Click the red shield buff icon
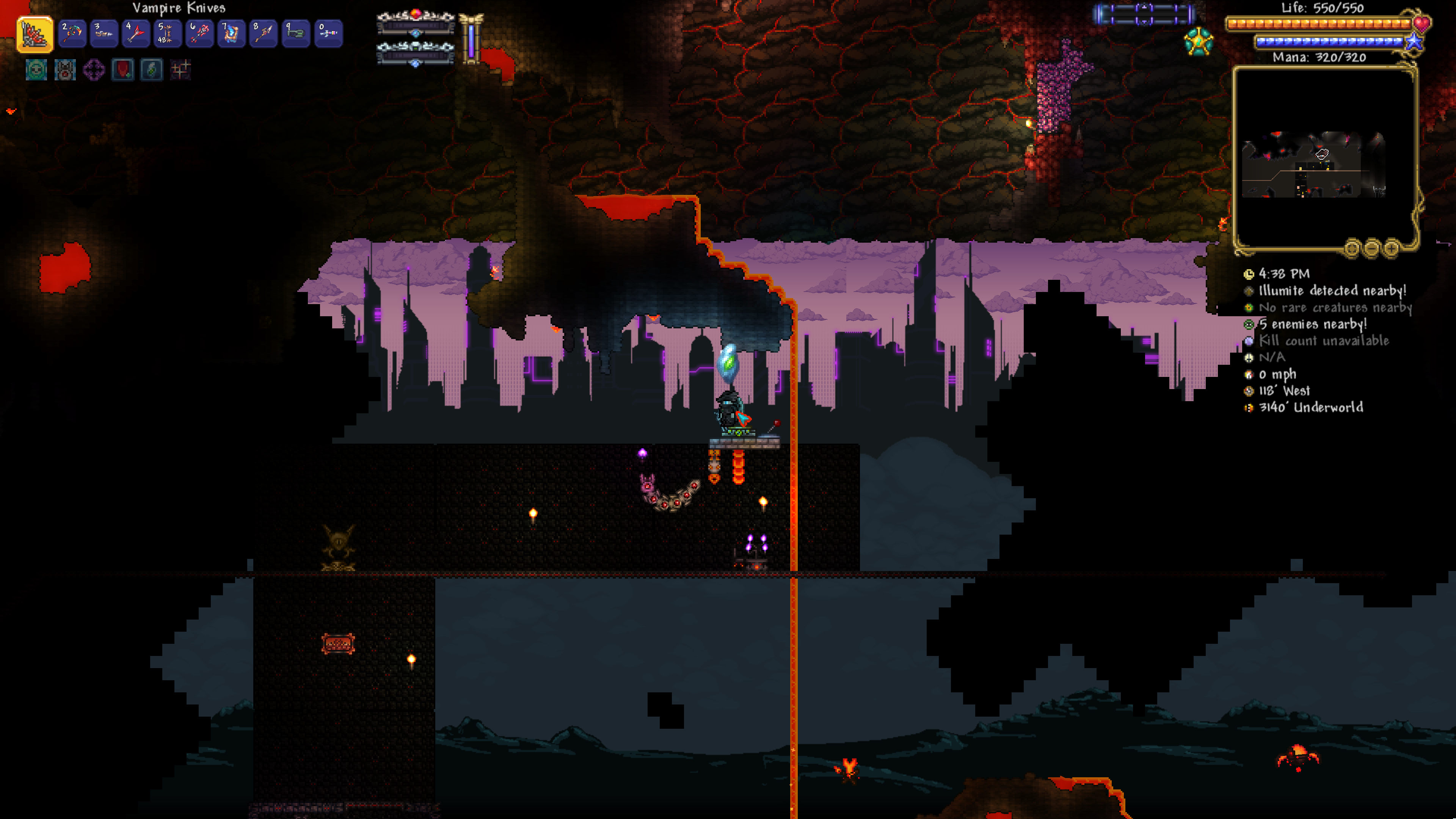 click(122, 70)
